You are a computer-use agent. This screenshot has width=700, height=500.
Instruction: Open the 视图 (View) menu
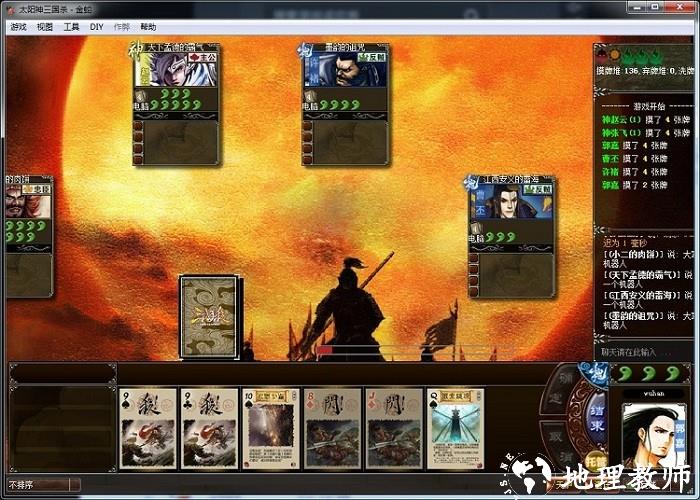pyautogui.click(x=45, y=27)
